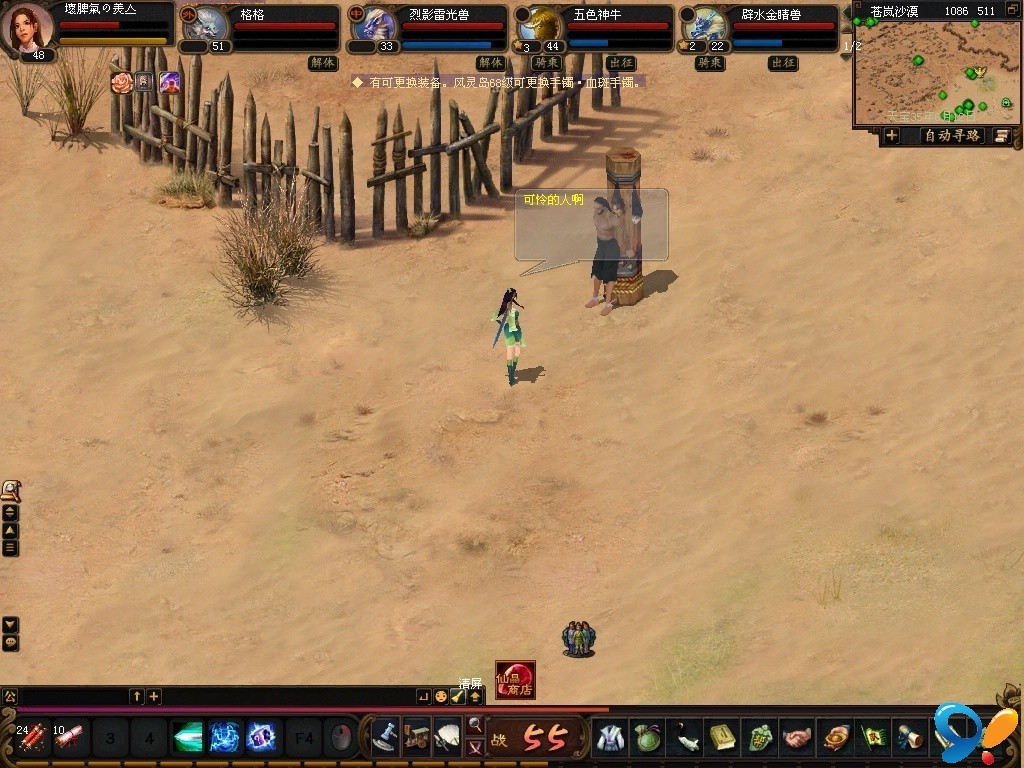The image size is (1024, 768).
Task: Open the green pouch inventory bag
Action: coord(648,738)
